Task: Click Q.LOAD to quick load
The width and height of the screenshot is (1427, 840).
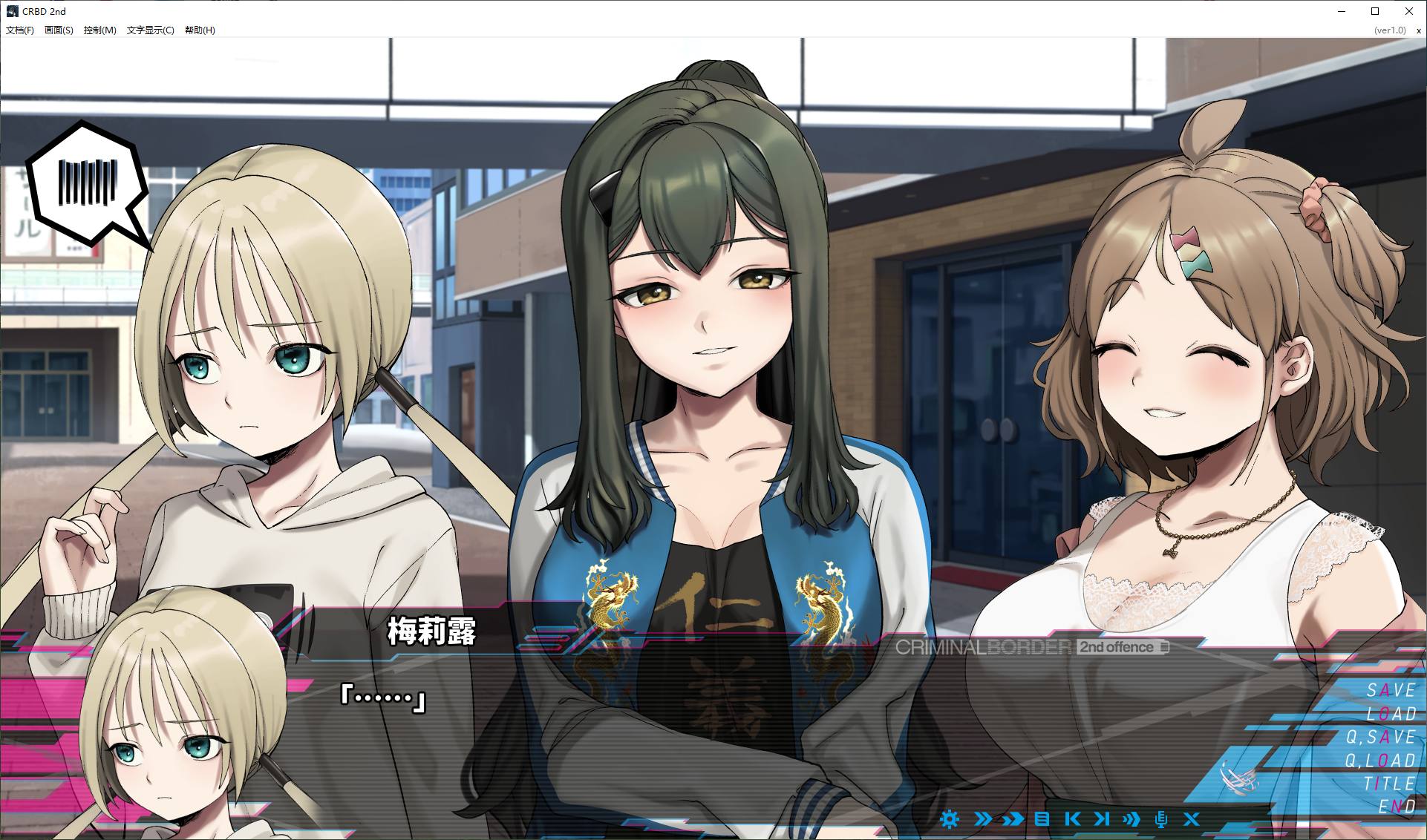Action: tap(1380, 761)
